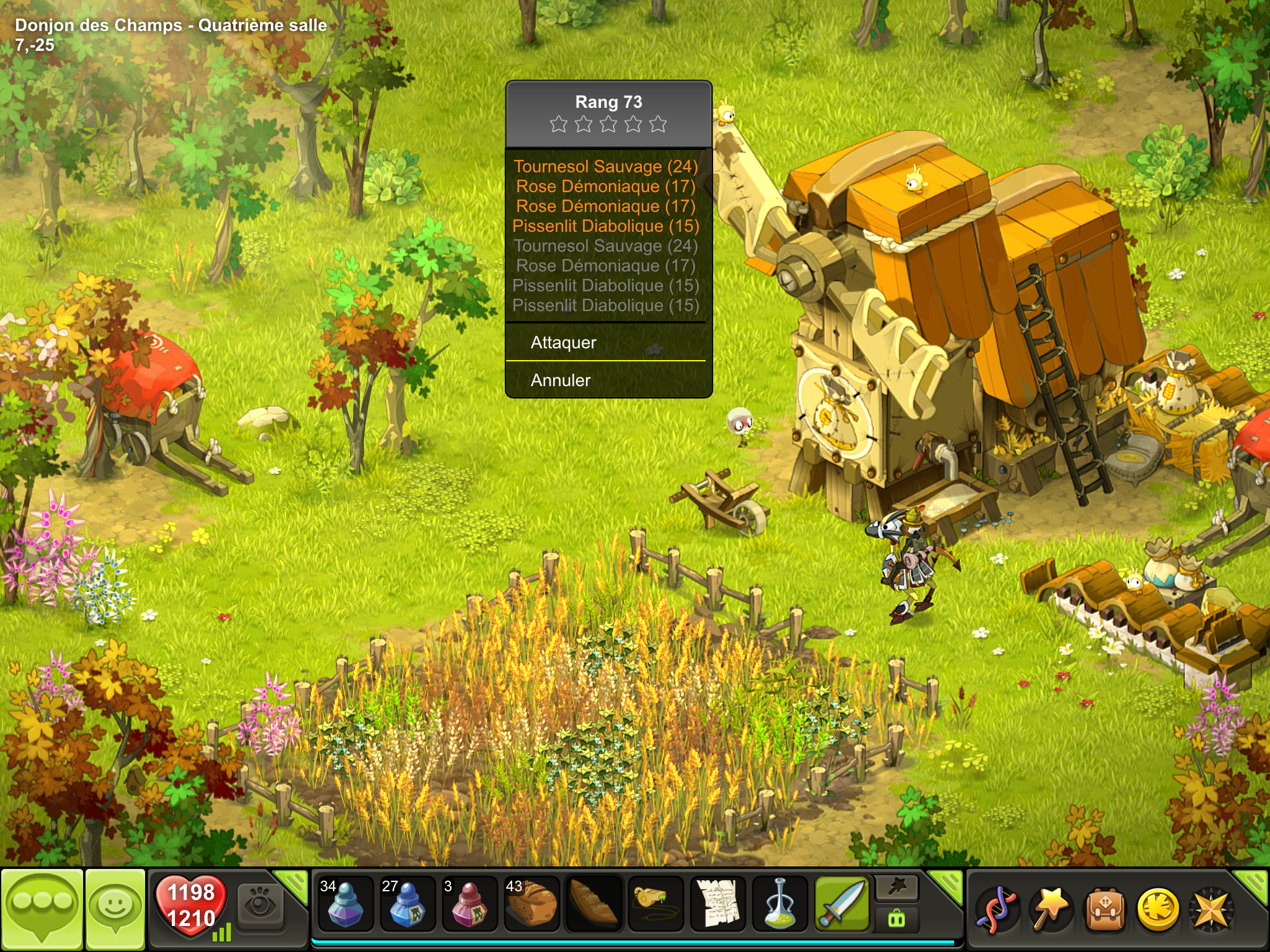This screenshot has width=1270, height=952.
Task: Use the blue potion with 27 charges
Action: pyautogui.click(x=407, y=904)
